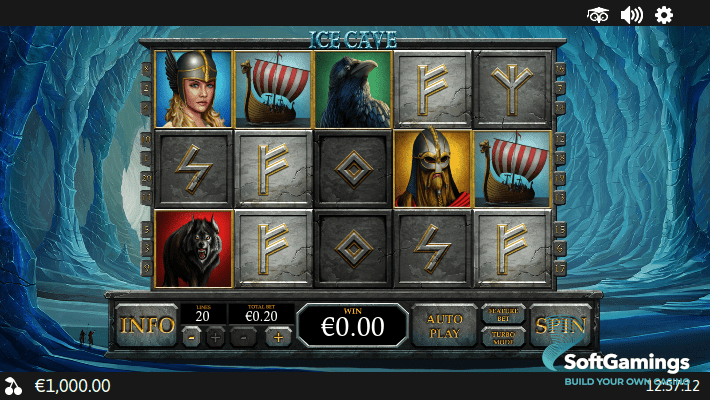Visit the SoftGamings logo link
The image size is (710, 400).
coord(625,367)
